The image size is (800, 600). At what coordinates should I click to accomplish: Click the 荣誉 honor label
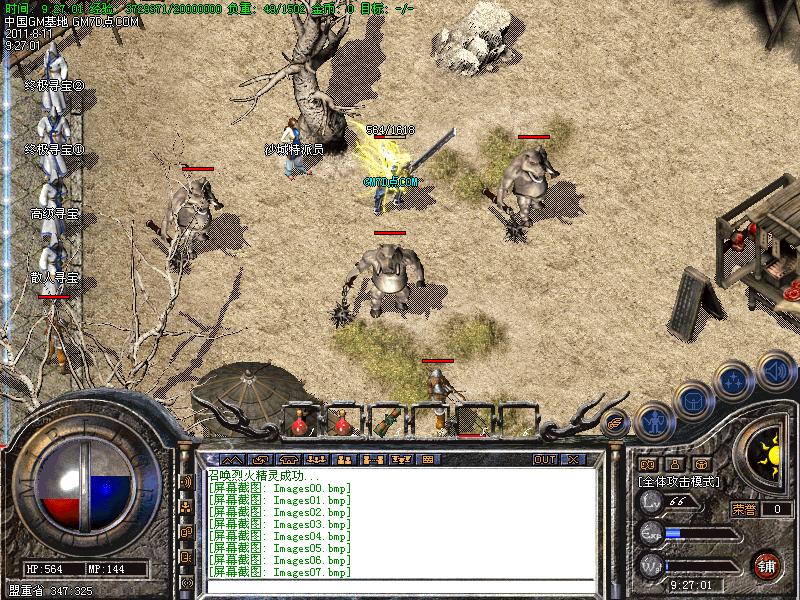coord(745,509)
